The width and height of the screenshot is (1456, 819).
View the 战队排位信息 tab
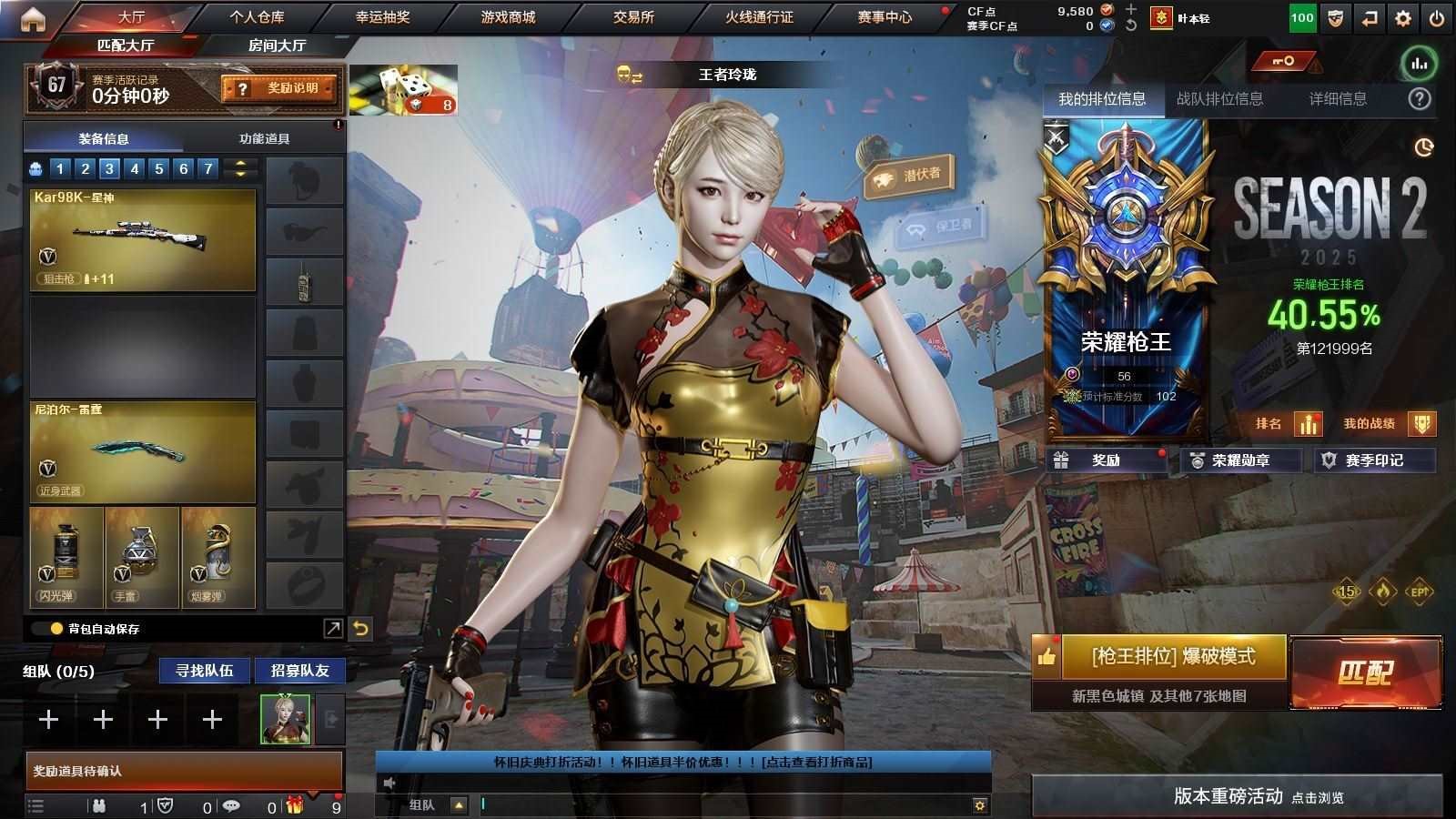(1219, 99)
